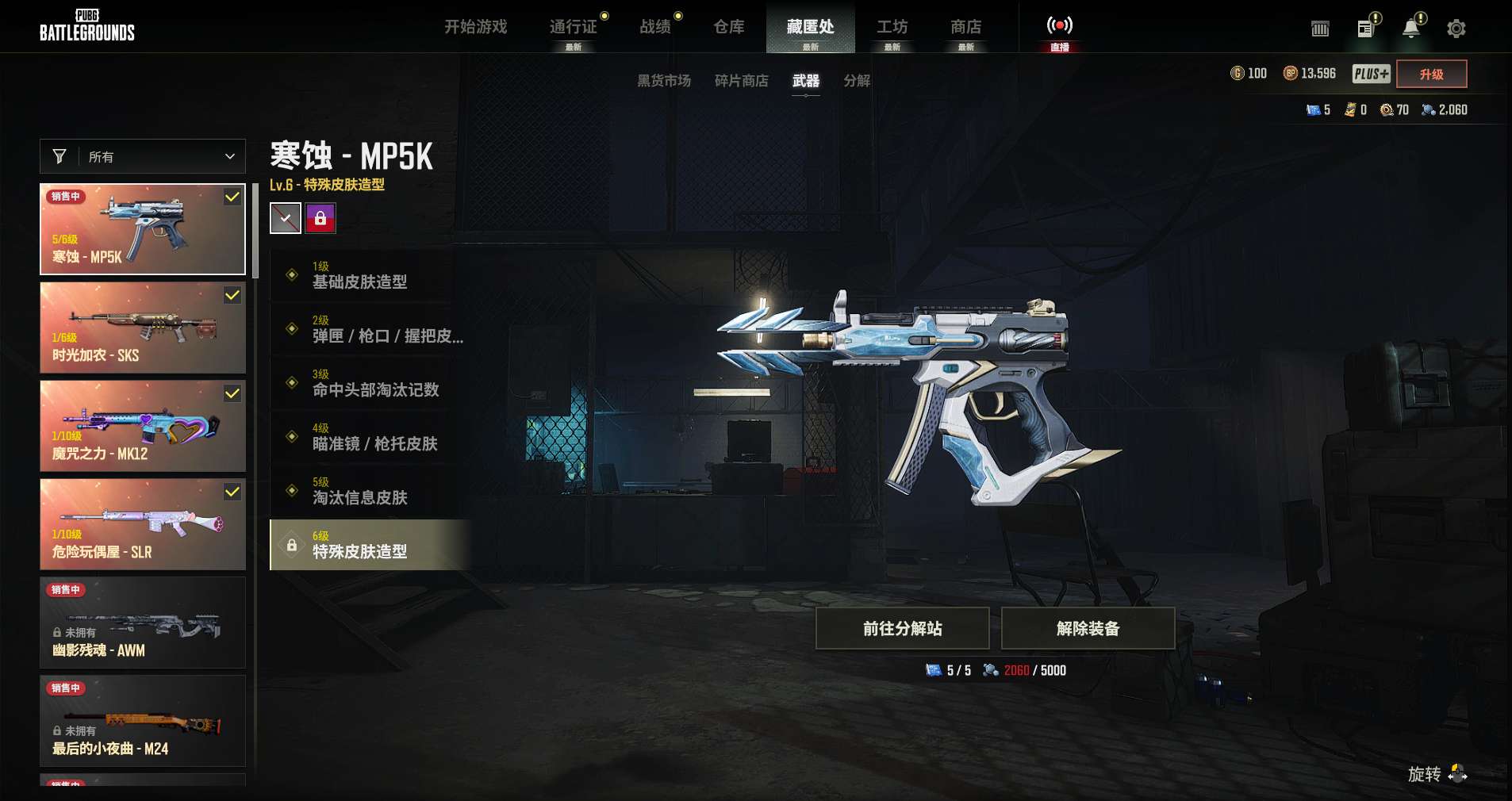This screenshot has height=801, width=1512.
Task: Select the 分解 sub-tab
Action: [x=857, y=81]
